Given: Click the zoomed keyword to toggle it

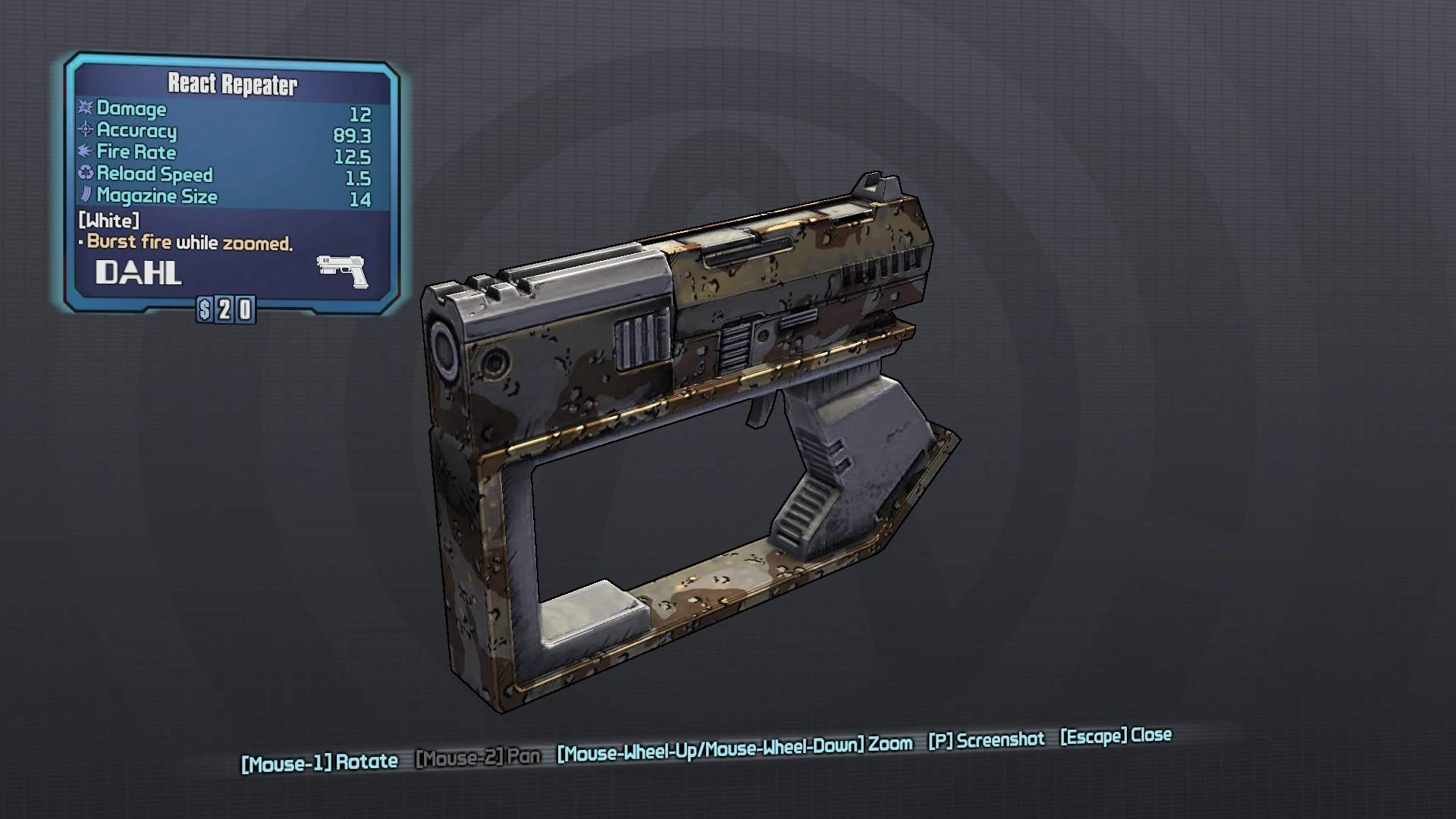Looking at the screenshot, I should 257,241.
